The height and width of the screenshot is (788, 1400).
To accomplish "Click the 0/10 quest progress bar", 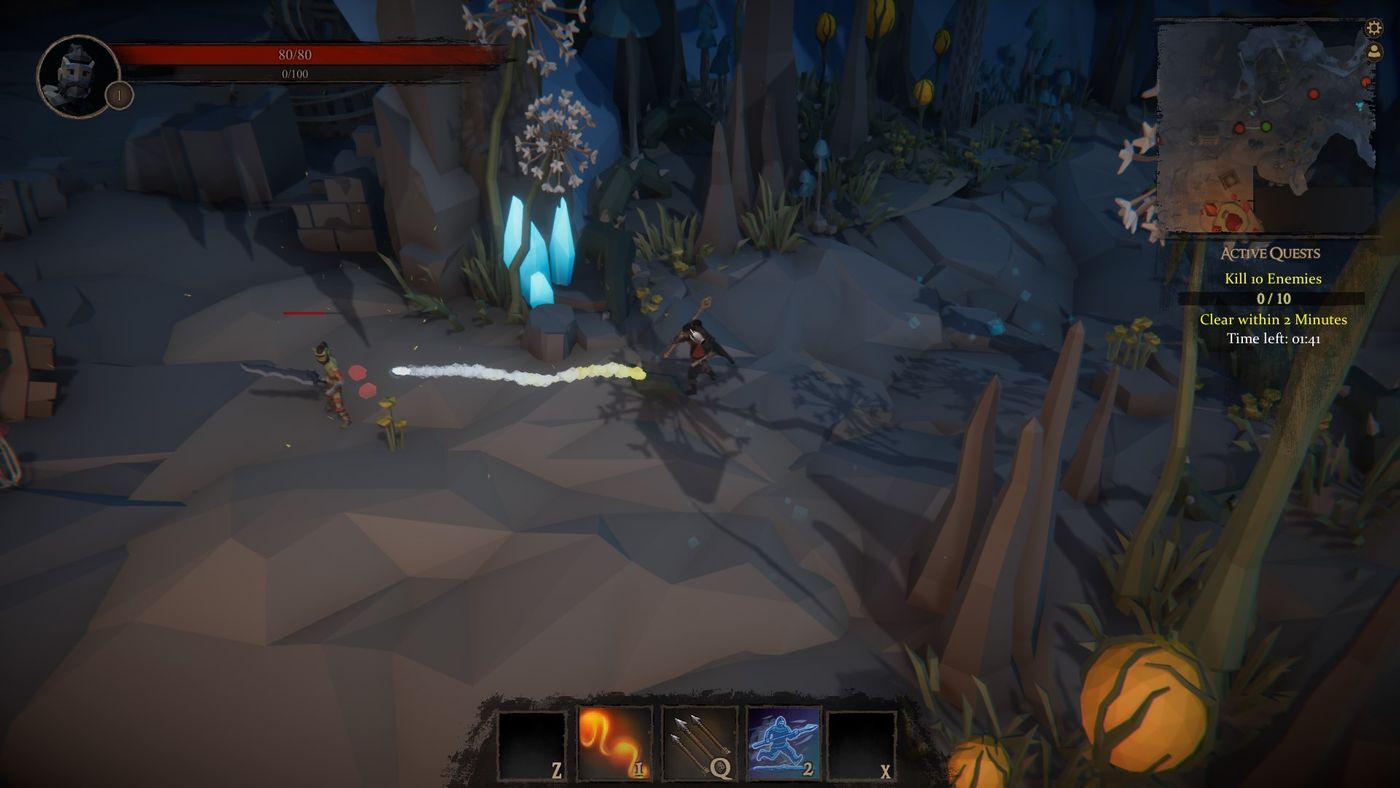I will [x=1272, y=298].
